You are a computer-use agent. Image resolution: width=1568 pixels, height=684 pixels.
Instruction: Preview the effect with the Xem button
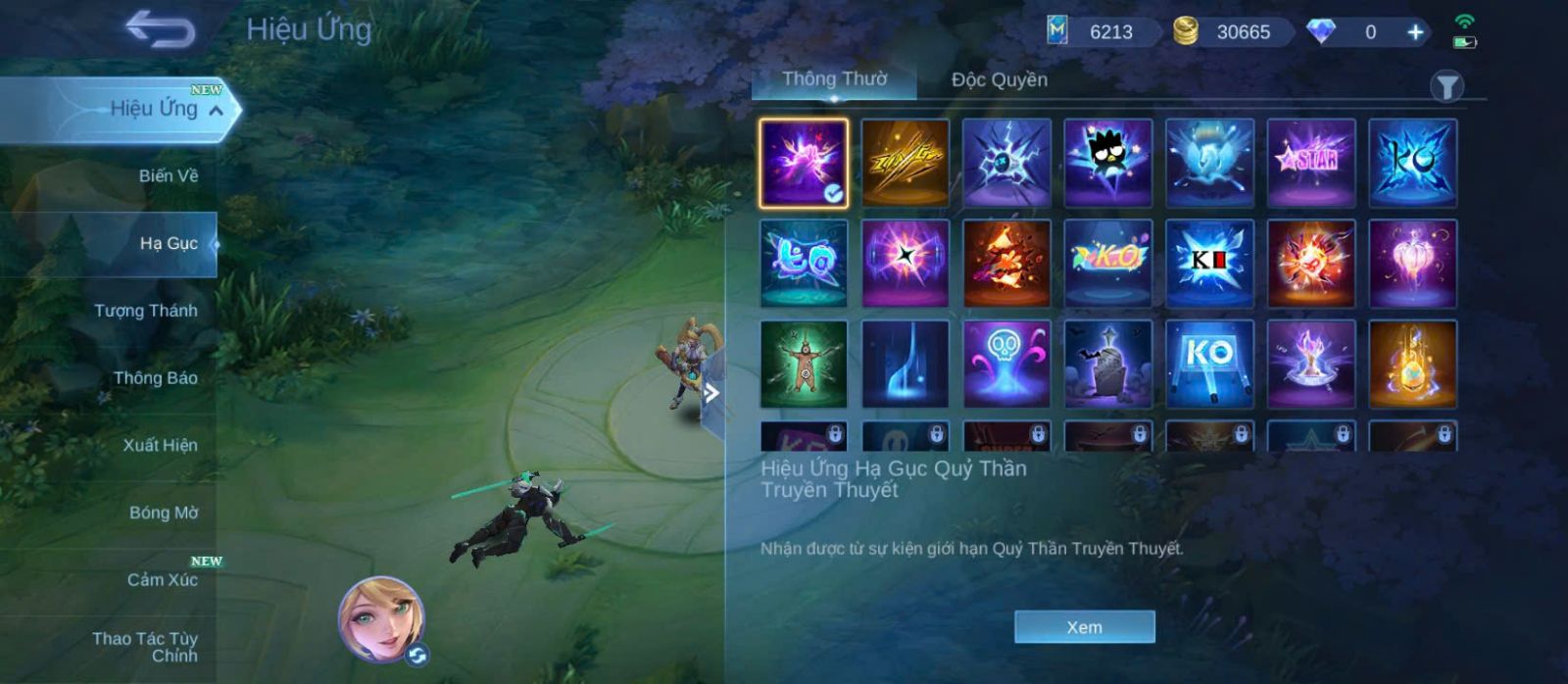(1084, 627)
